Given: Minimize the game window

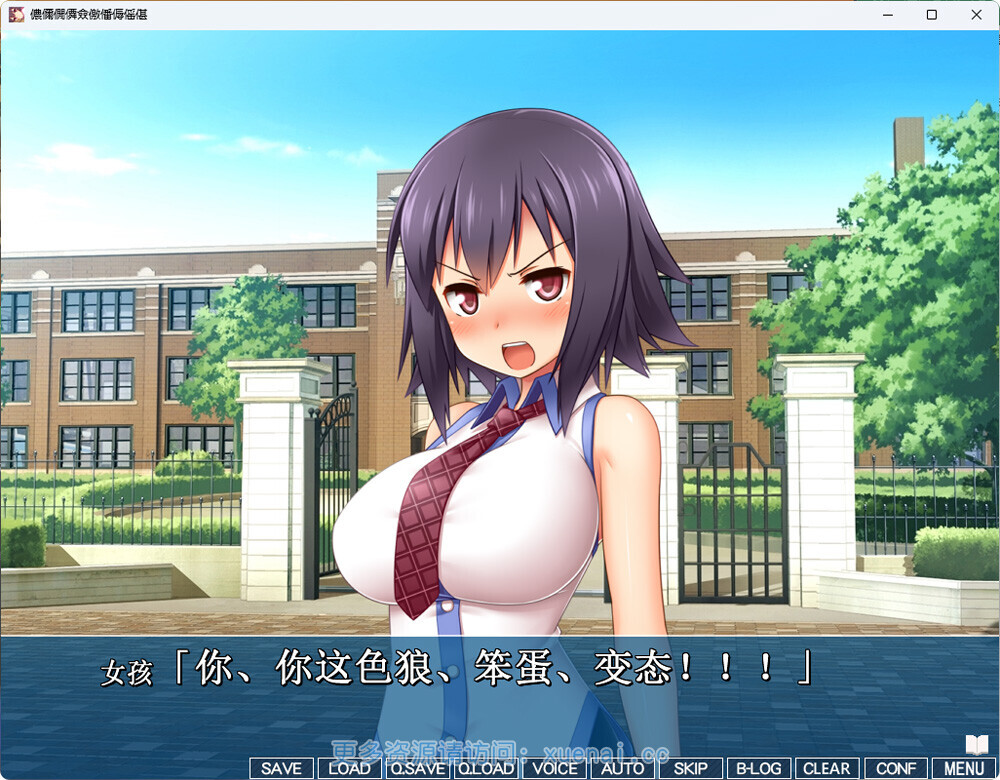Looking at the screenshot, I should [x=887, y=15].
